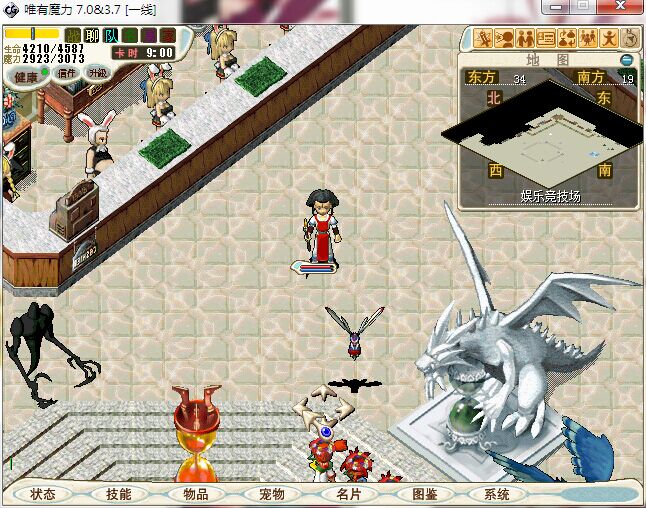Click the money bags trade icon

pos(567,39)
